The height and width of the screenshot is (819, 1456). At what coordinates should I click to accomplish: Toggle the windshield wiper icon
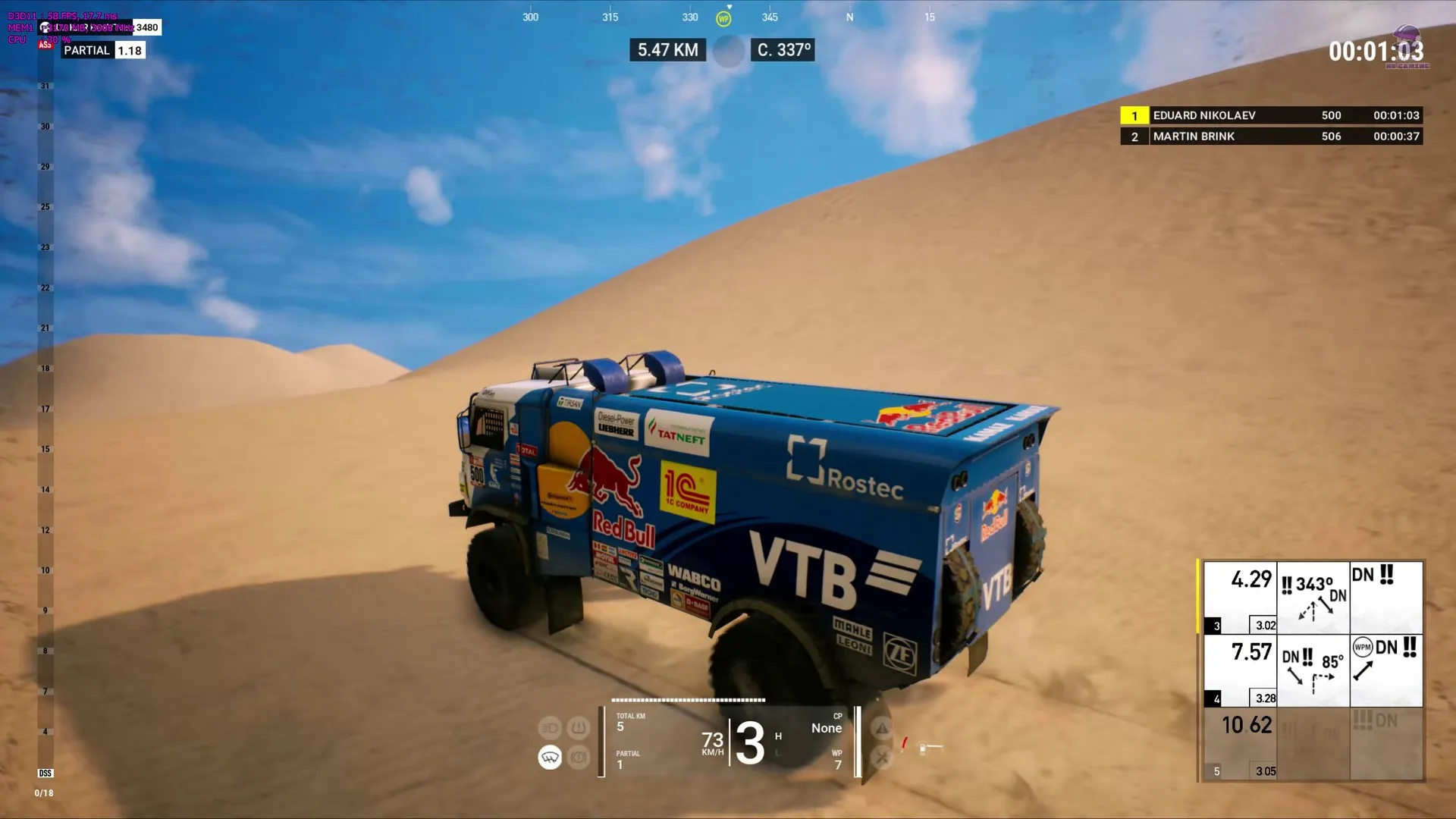(550, 757)
